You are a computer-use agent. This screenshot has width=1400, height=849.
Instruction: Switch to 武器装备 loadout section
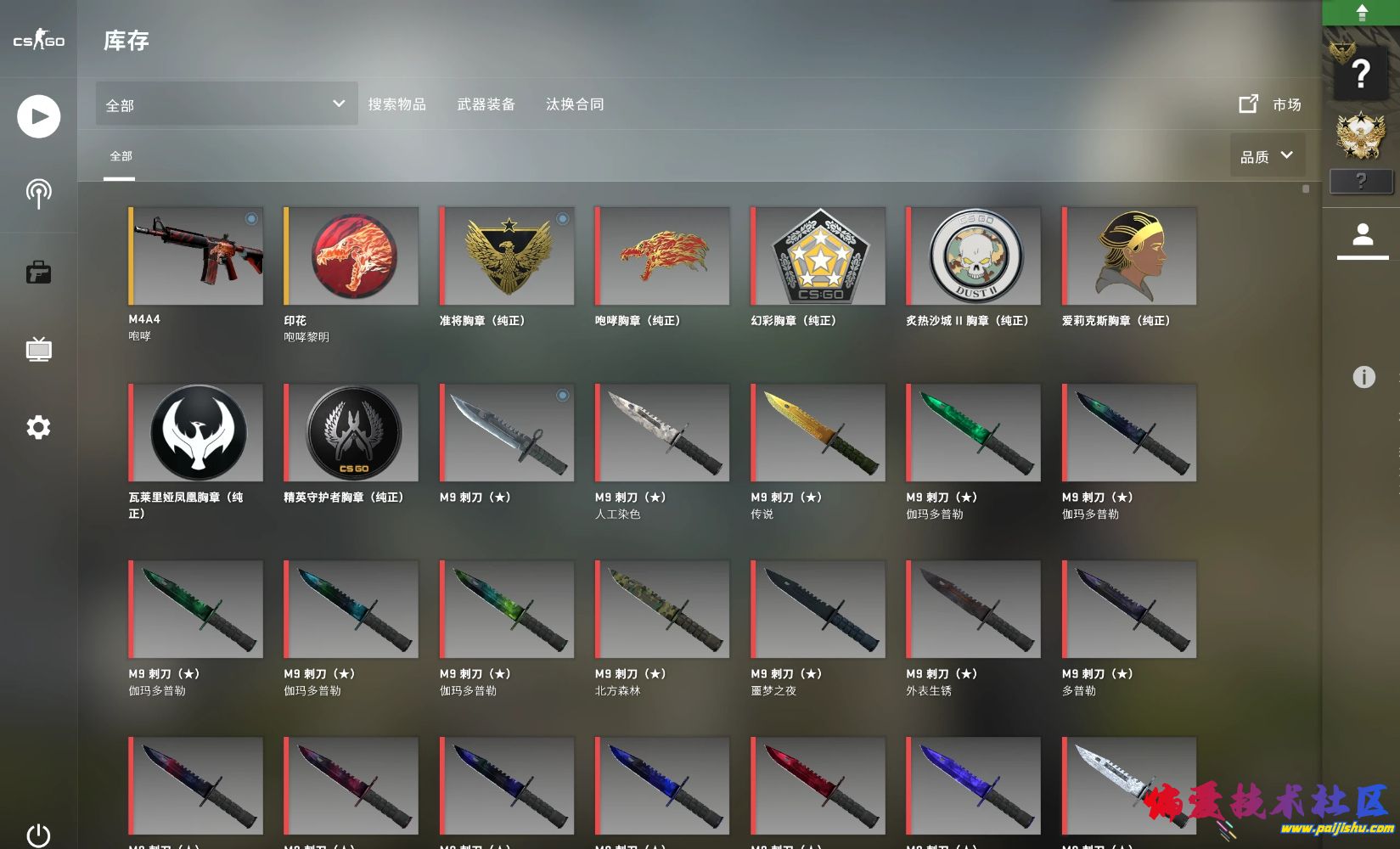(486, 104)
